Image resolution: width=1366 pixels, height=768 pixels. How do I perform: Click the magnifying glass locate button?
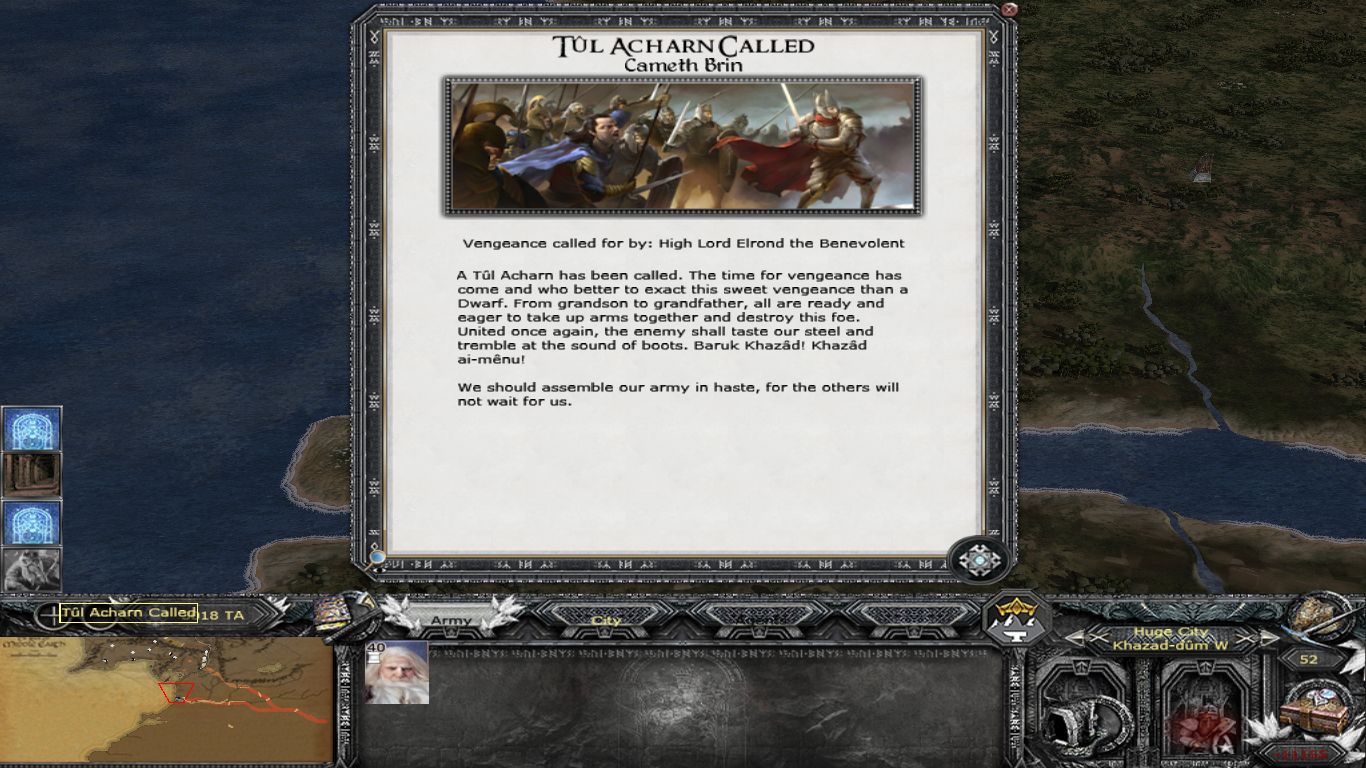377,557
